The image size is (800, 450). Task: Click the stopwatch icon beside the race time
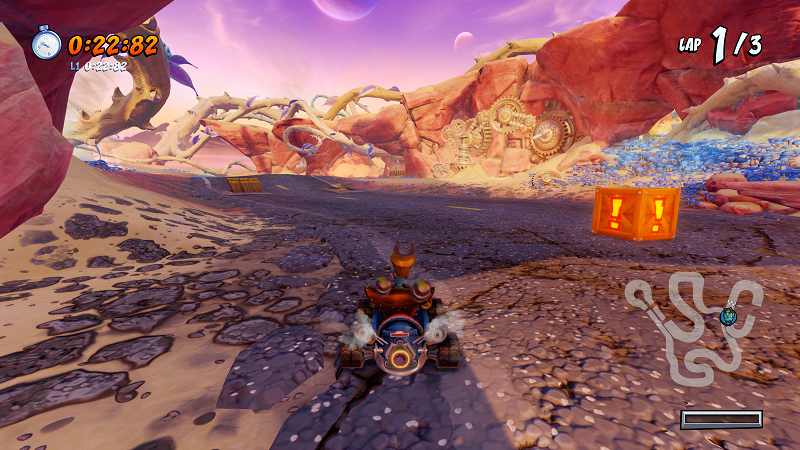tap(46, 43)
